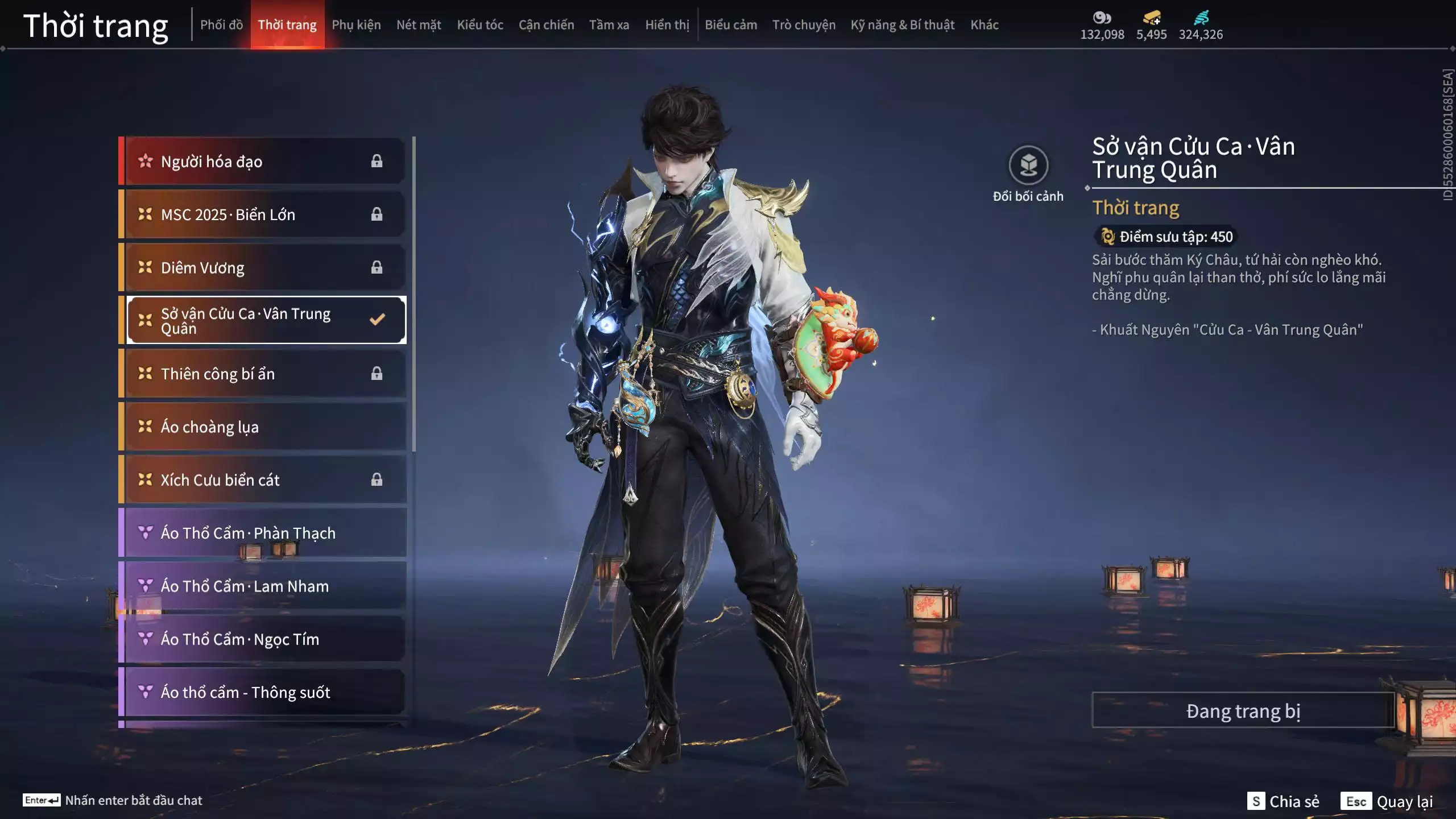Click the Đổi bối cảnh background icon
Image resolution: width=1456 pixels, height=819 pixels.
(x=1028, y=166)
